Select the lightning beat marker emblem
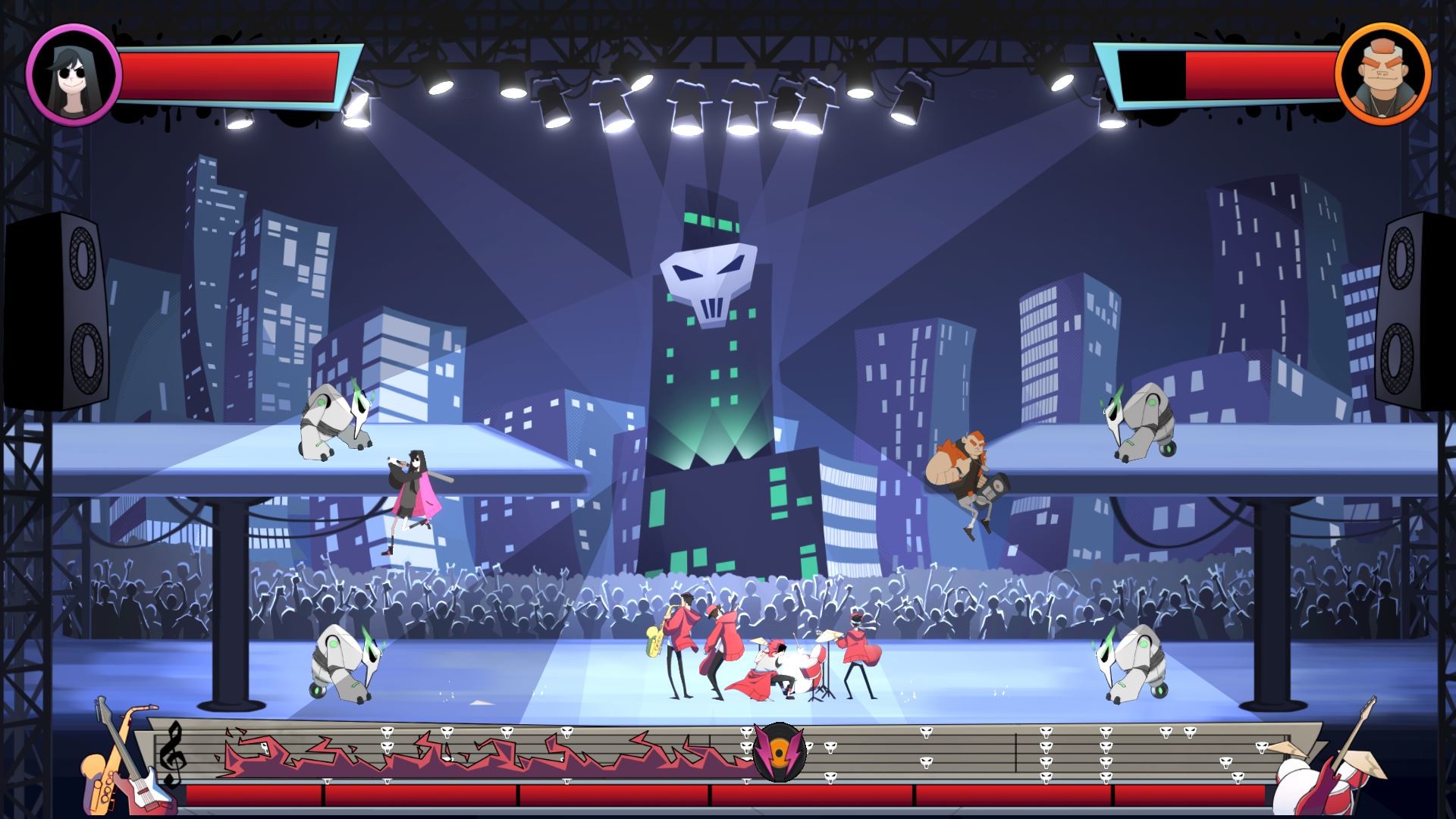 (778, 752)
